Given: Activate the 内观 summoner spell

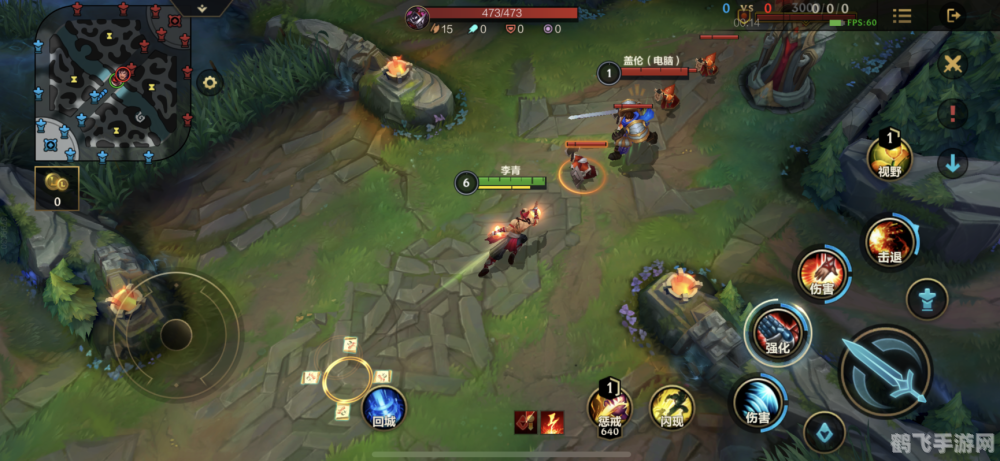Looking at the screenshot, I should (x=671, y=408).
